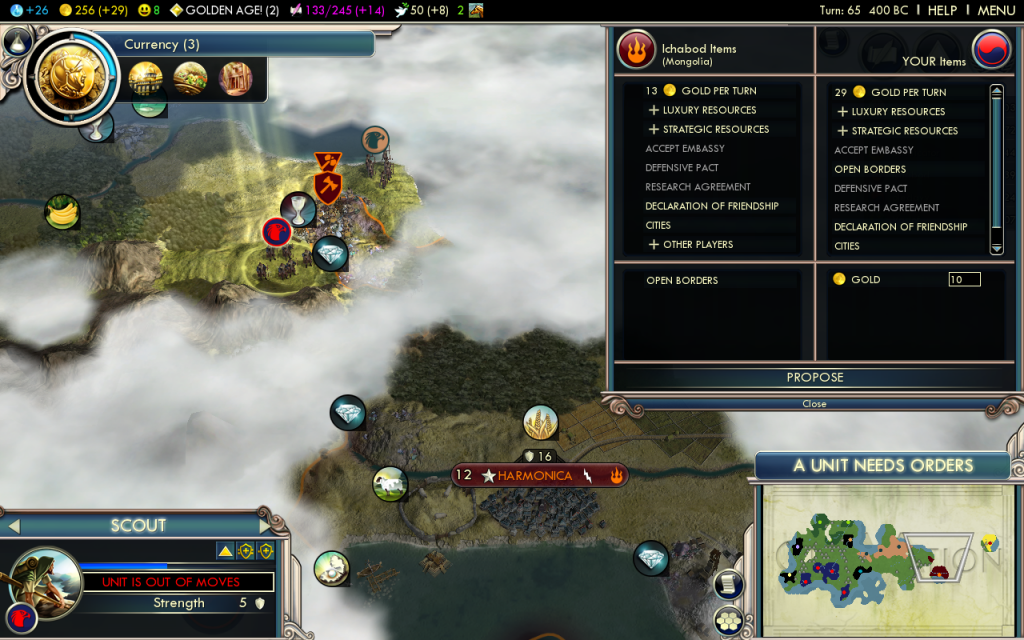Click the A Unit Needs Orders banner
The image size is (1024, 640).
pyautogui.click(x=883, y=465)
